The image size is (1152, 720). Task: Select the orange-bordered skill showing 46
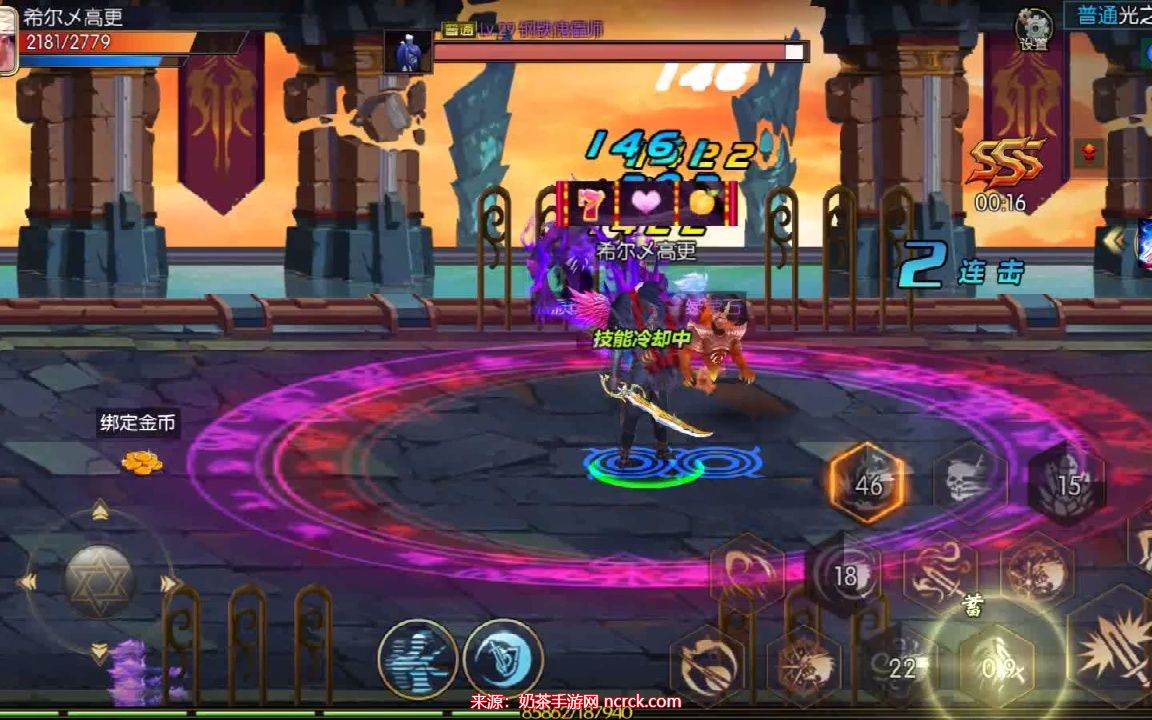click(868, 484)
